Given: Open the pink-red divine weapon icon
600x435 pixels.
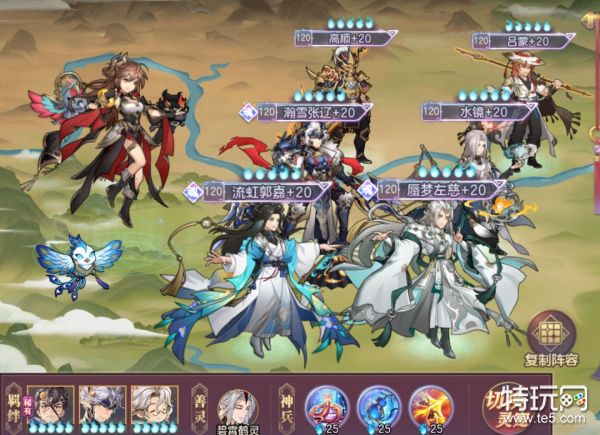Looking at the screenshot, I should pyautogui.click(x=327, y=405).
